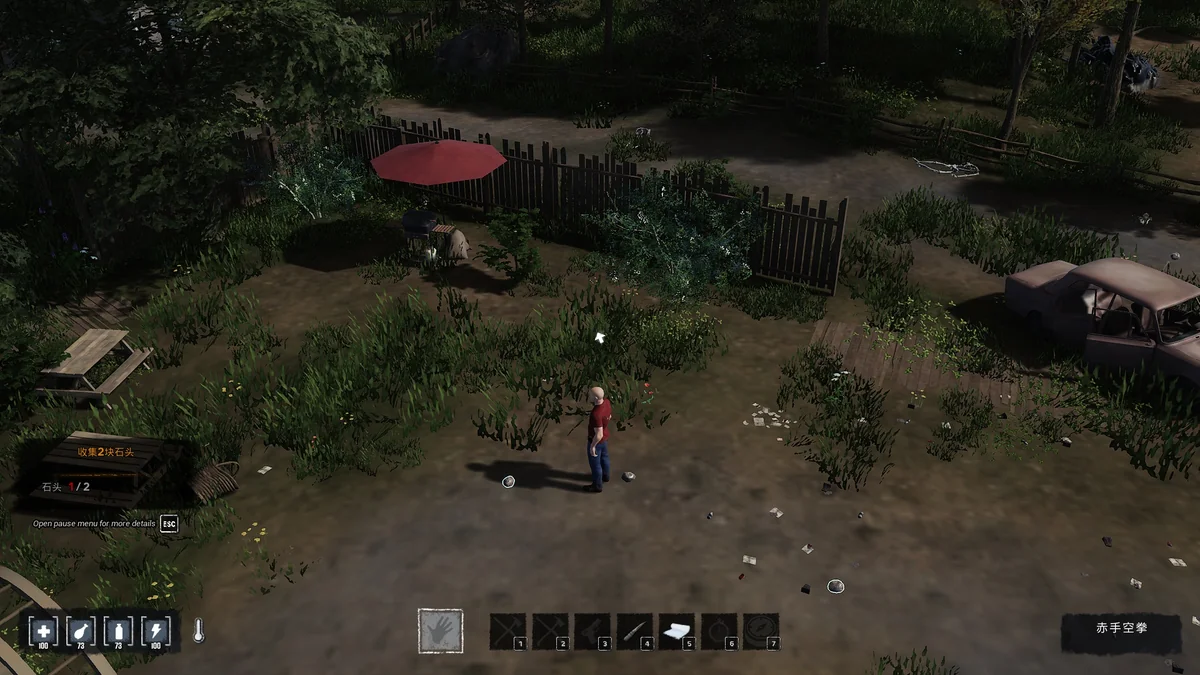Click the stopwatch slot in the hotbar
The width and height of the screenshot is (1200, 675).
718,631
